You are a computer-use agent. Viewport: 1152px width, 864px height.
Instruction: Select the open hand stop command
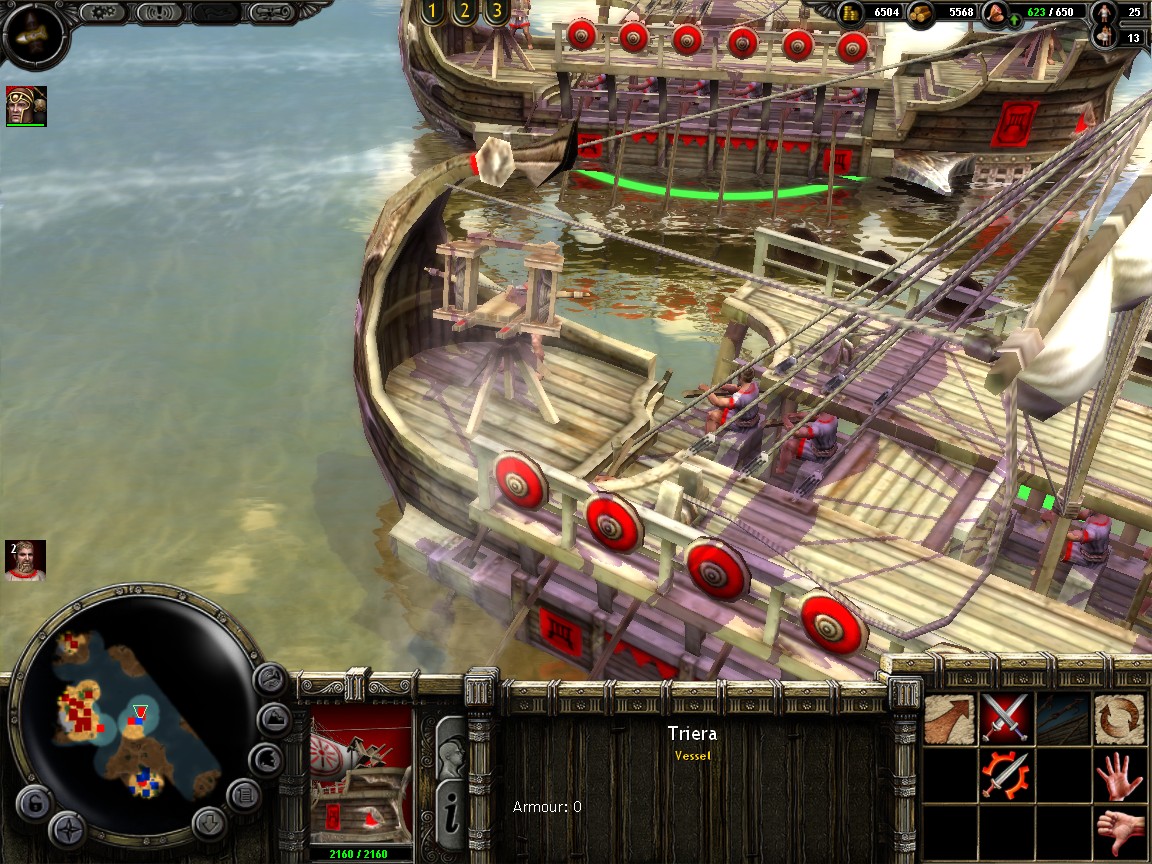[x=1119, y=774]
